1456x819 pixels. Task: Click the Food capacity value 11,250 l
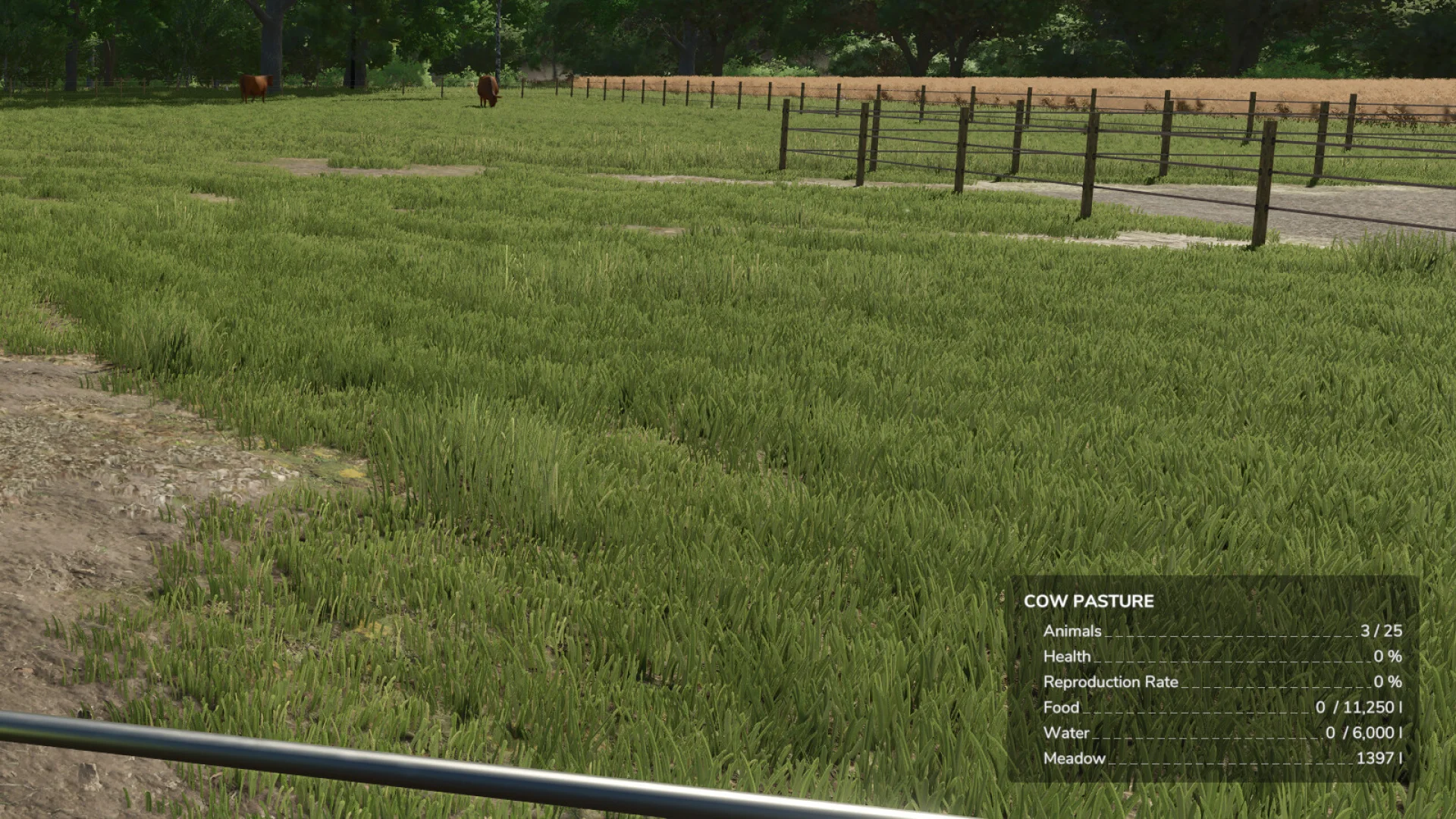pyautogui.click(x=1379, y=707)
